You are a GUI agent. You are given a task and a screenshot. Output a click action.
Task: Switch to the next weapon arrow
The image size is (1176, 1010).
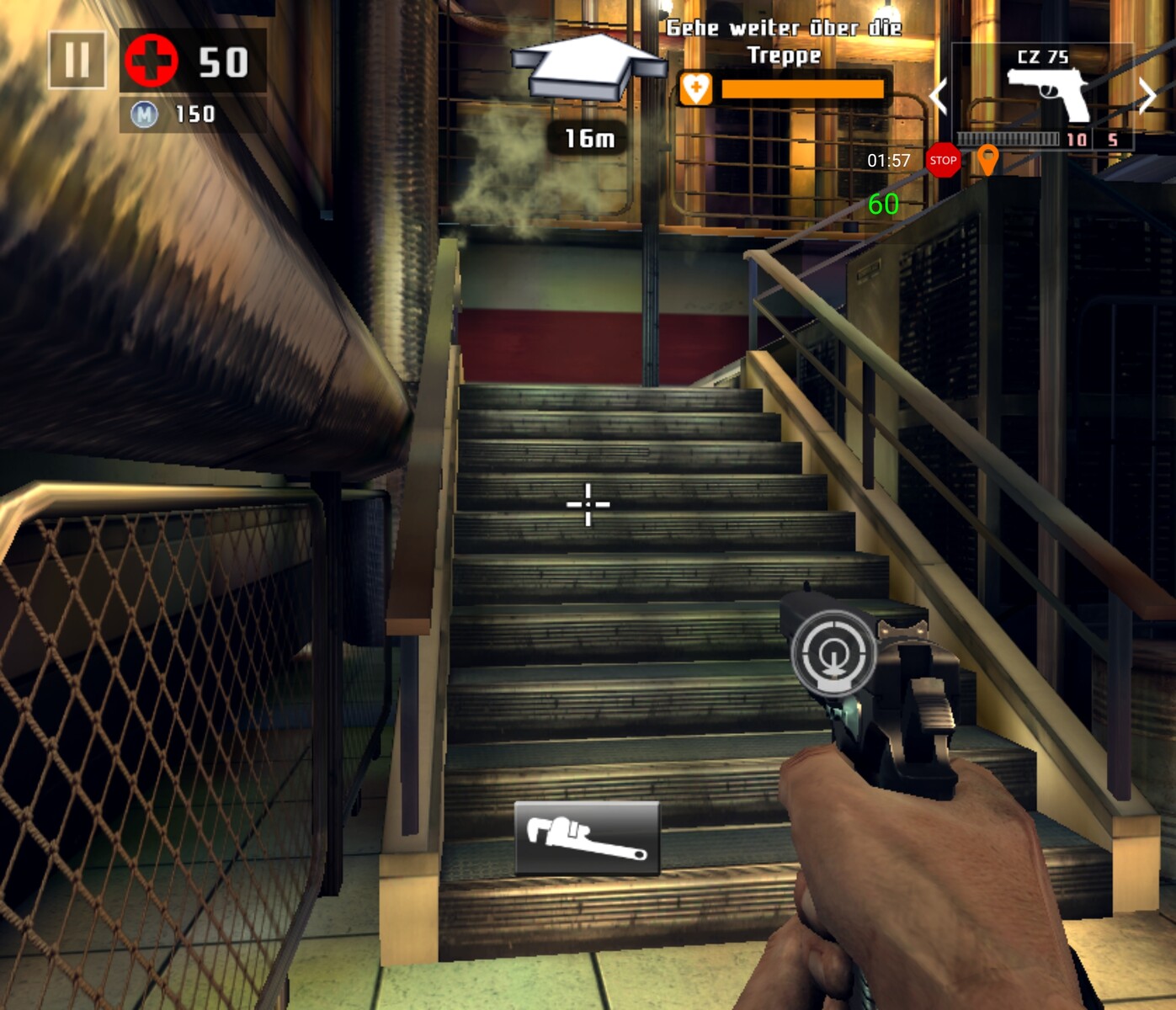[x=1147, y=96]
